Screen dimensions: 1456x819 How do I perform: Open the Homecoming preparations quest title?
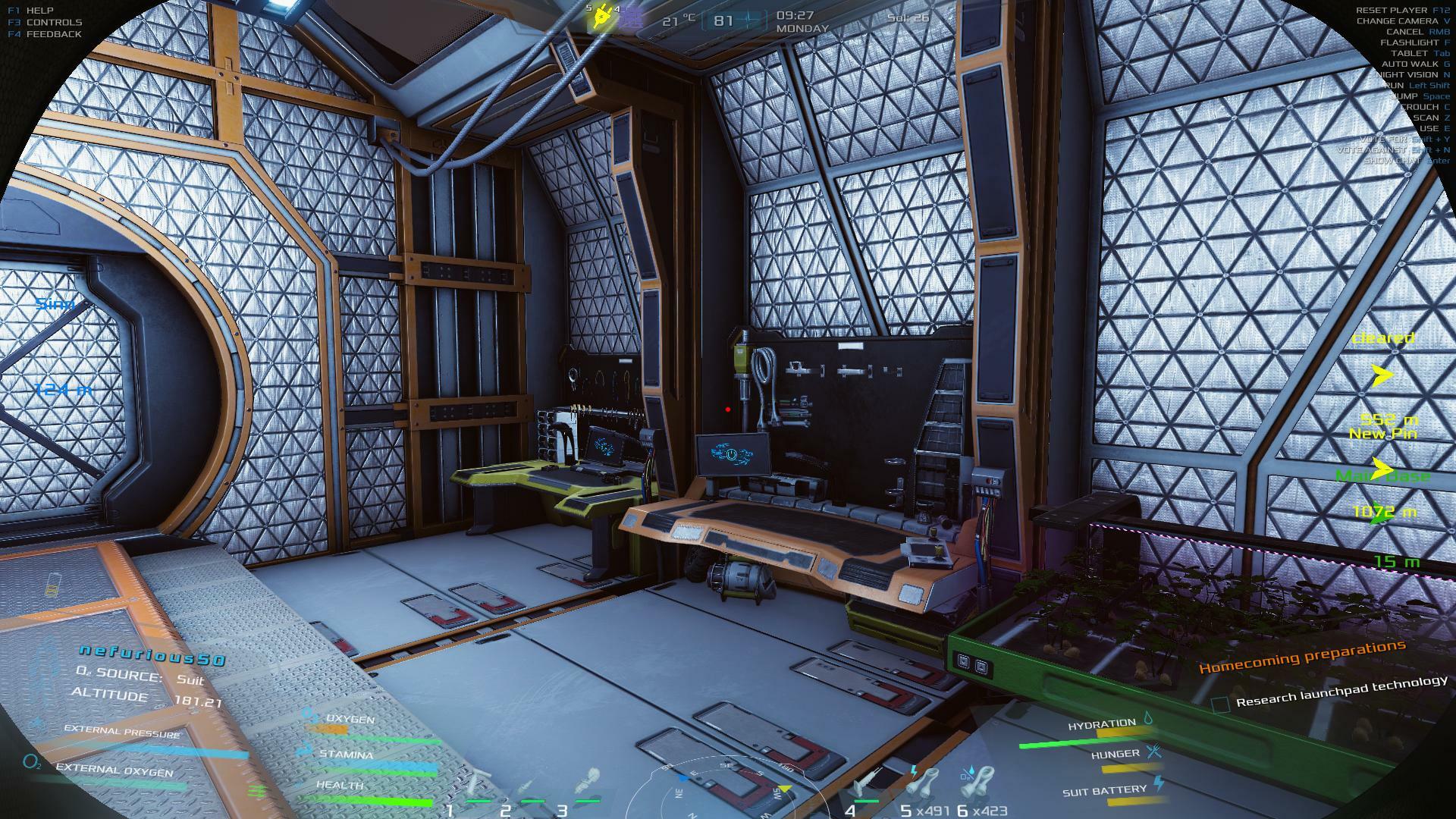(1301, 657)
